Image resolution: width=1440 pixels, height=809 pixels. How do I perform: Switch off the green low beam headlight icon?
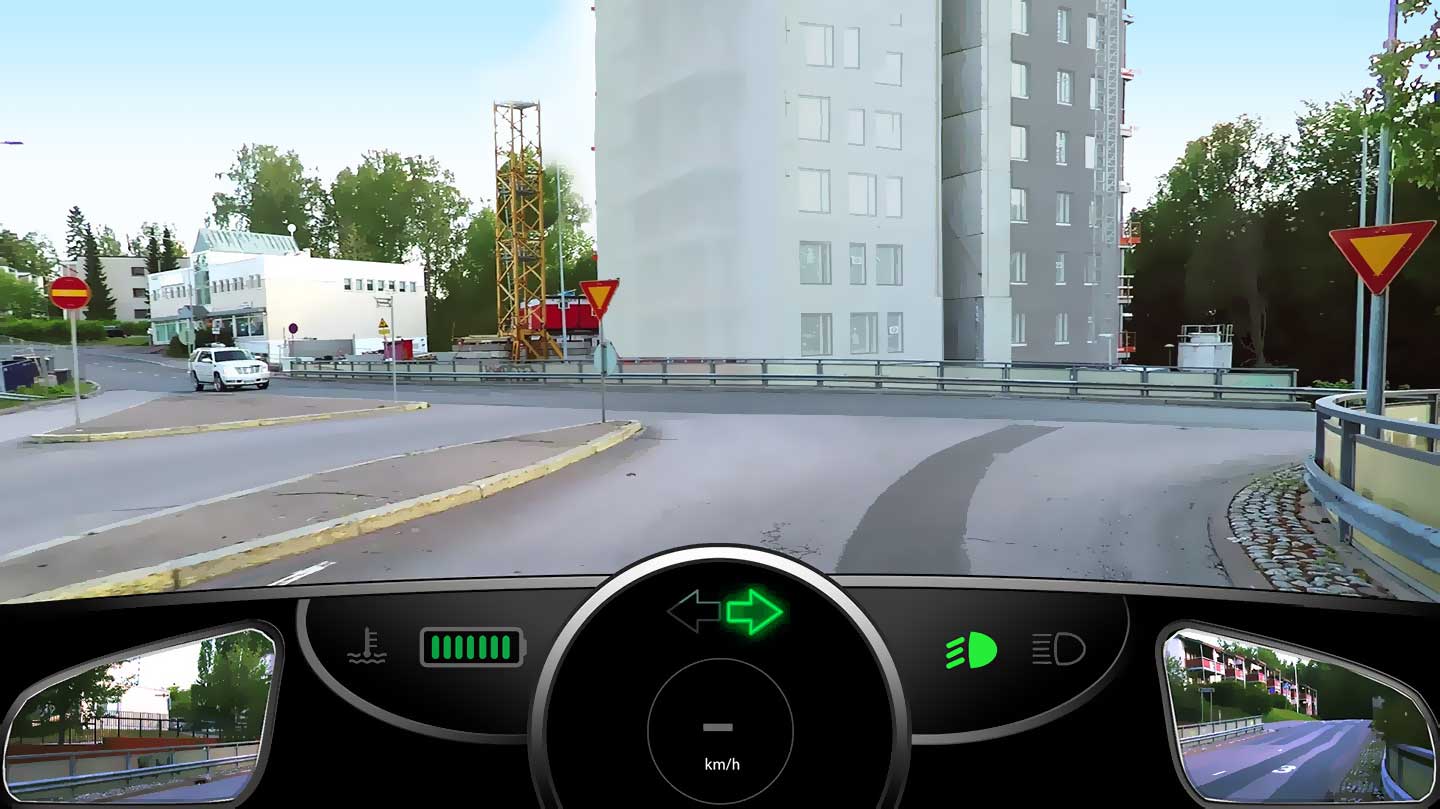971,651
